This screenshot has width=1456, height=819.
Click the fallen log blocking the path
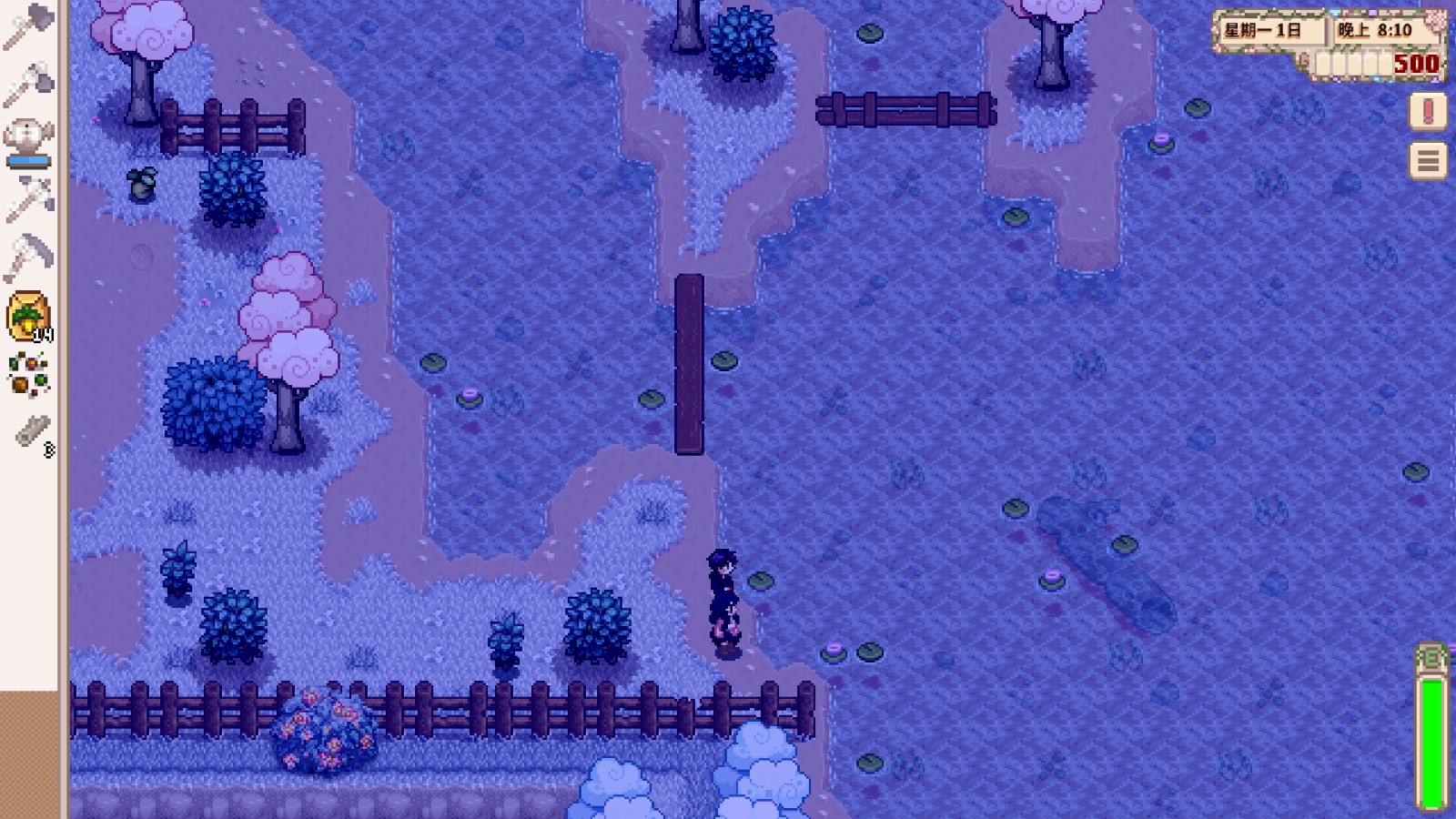692,364
